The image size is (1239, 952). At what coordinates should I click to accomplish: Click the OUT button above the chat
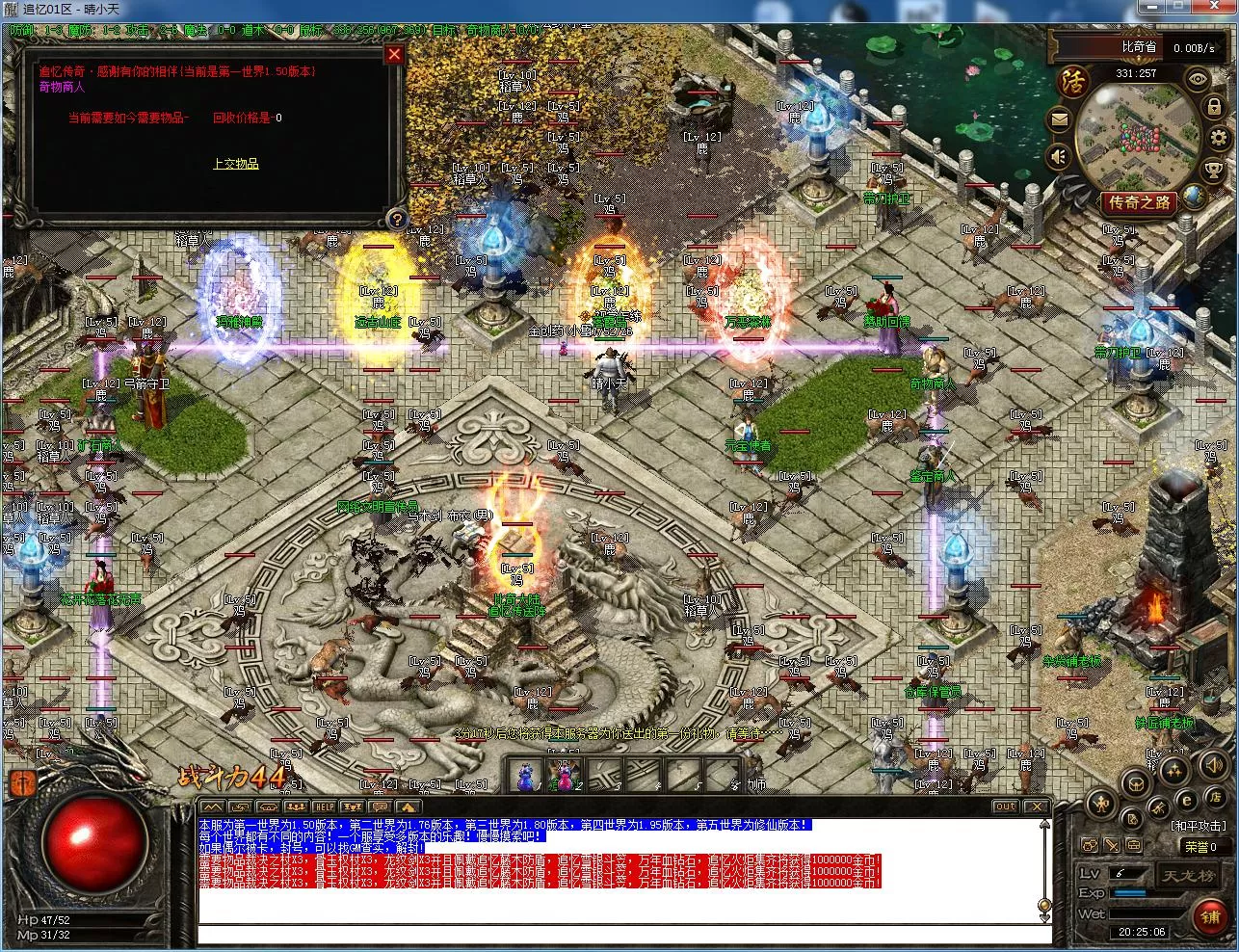click(1005, 807)
